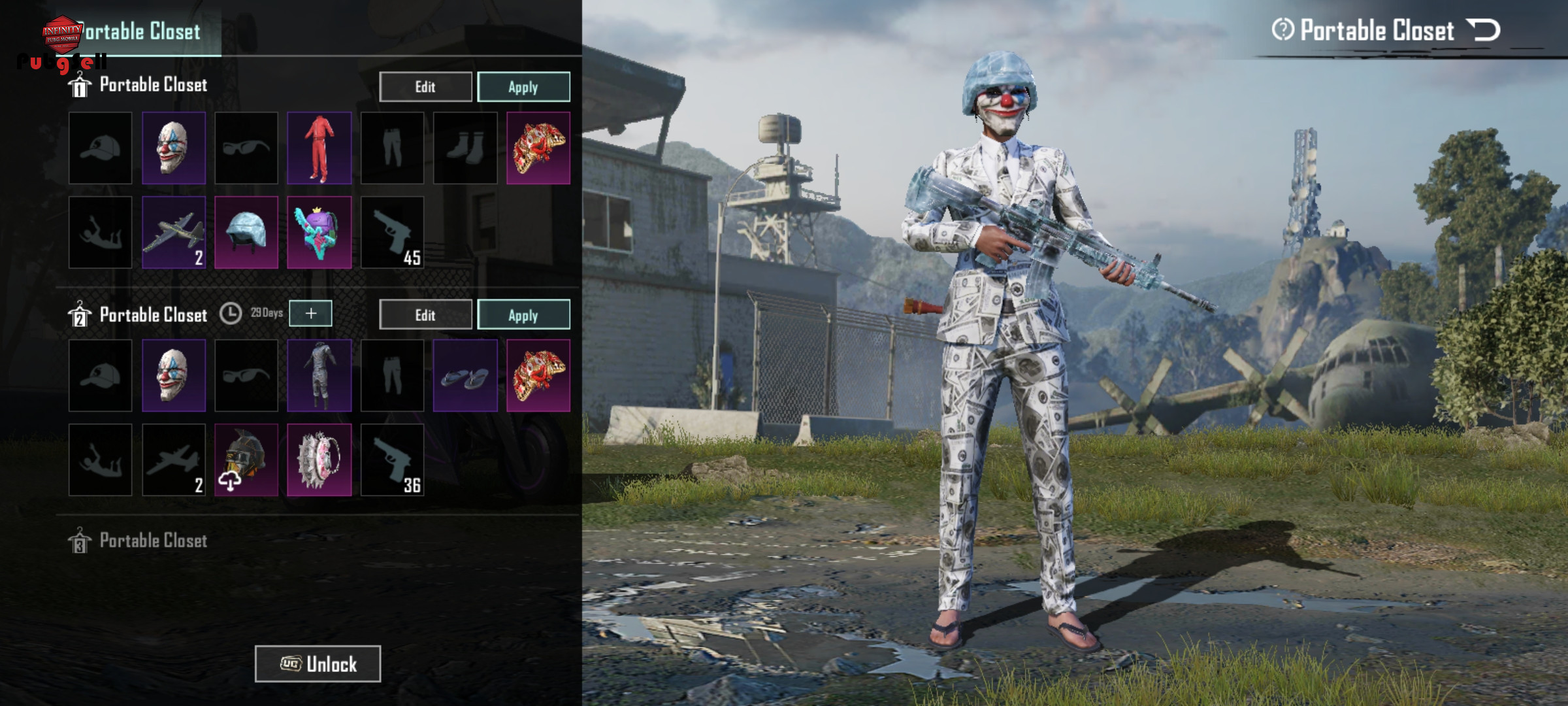Choose the purple crowned backpack slot
The width and height of the screenshot is (1568, 706).
[319, 232]
